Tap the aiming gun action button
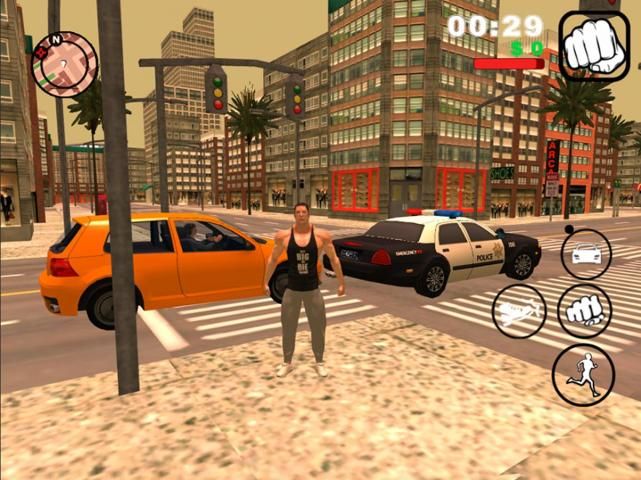The width and height of the screenshot is (641, 480). [519, 312]
